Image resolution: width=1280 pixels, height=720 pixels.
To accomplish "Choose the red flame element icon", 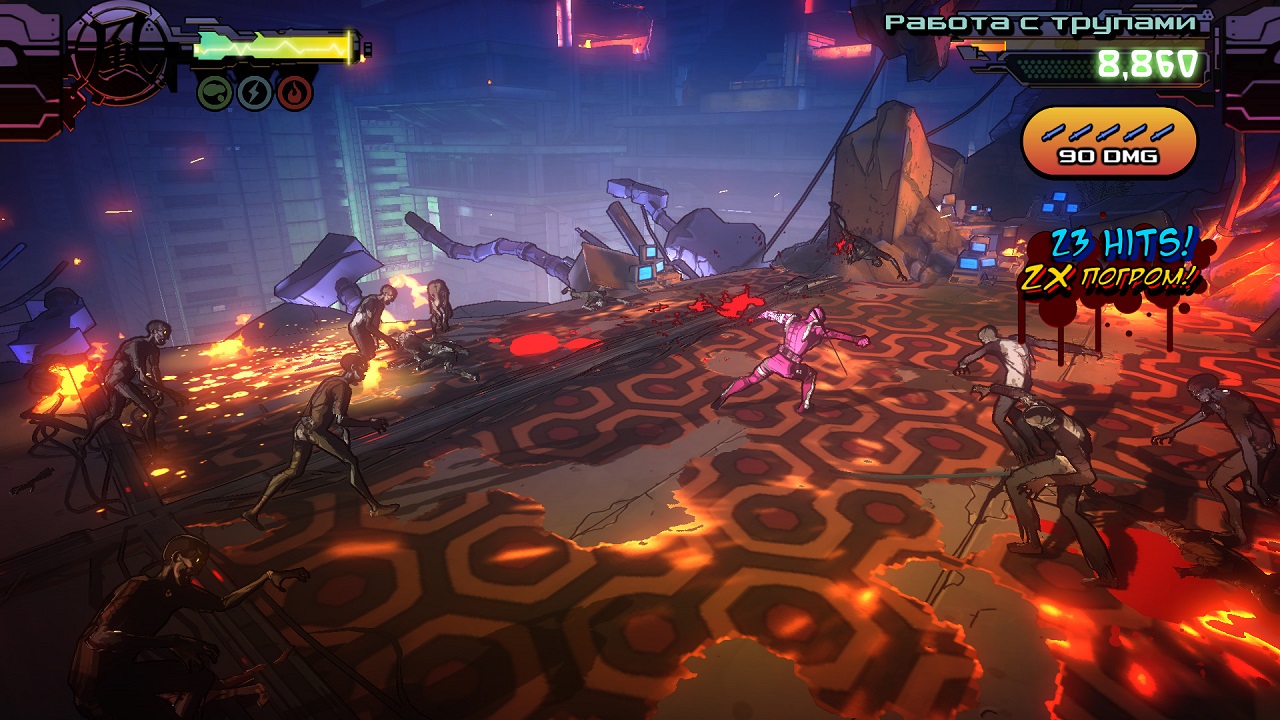I will tap(295, 93).
